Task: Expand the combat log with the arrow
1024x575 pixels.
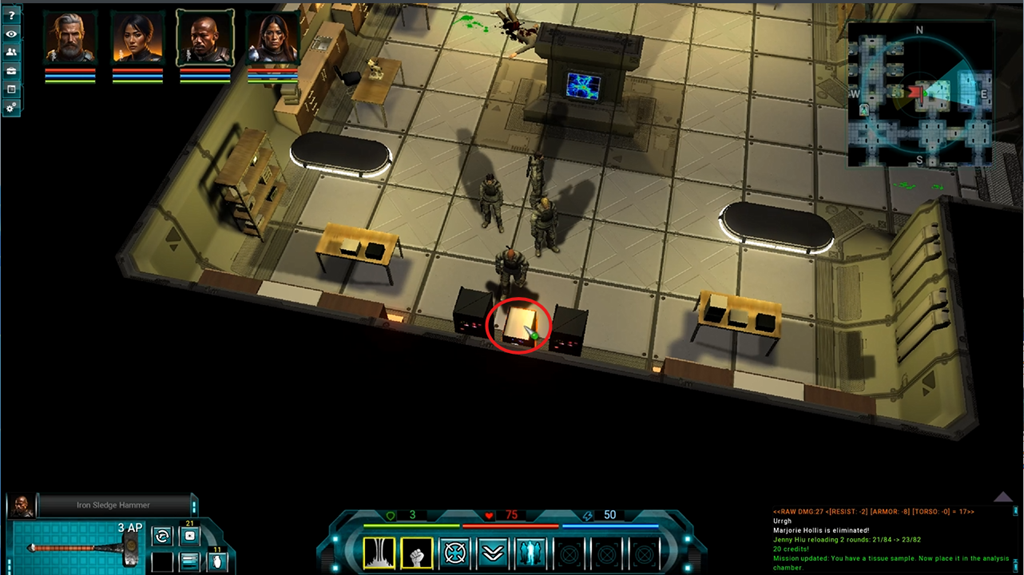Action: [x=1004, y=496]
